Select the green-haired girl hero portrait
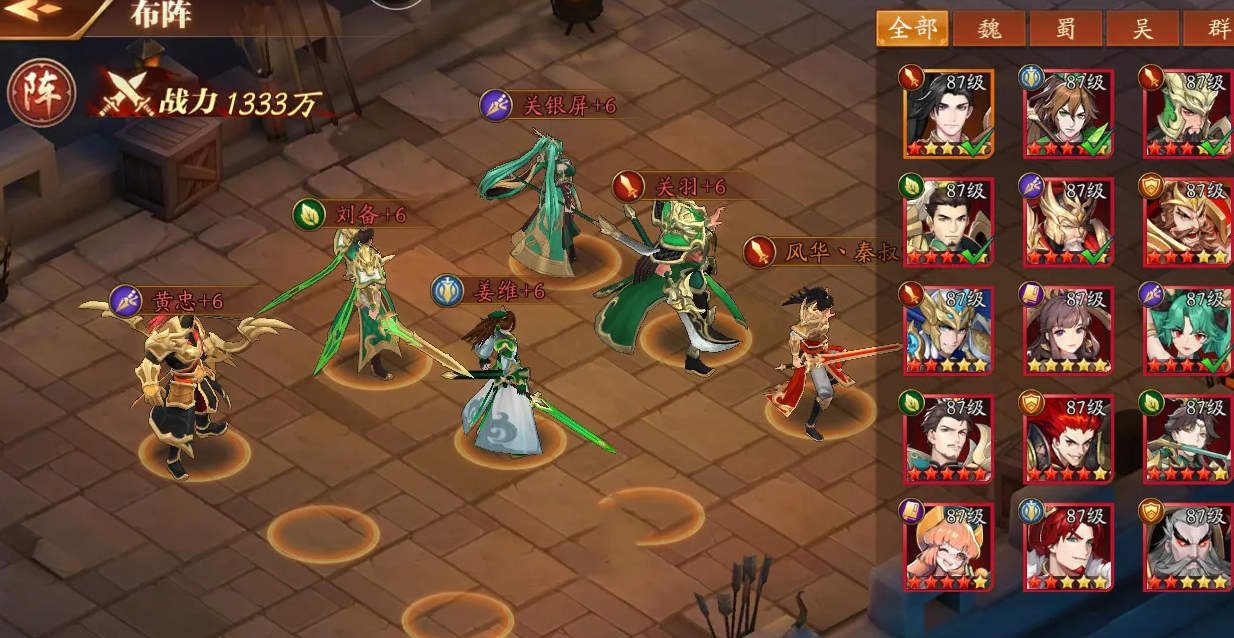 coord(1187,330)
